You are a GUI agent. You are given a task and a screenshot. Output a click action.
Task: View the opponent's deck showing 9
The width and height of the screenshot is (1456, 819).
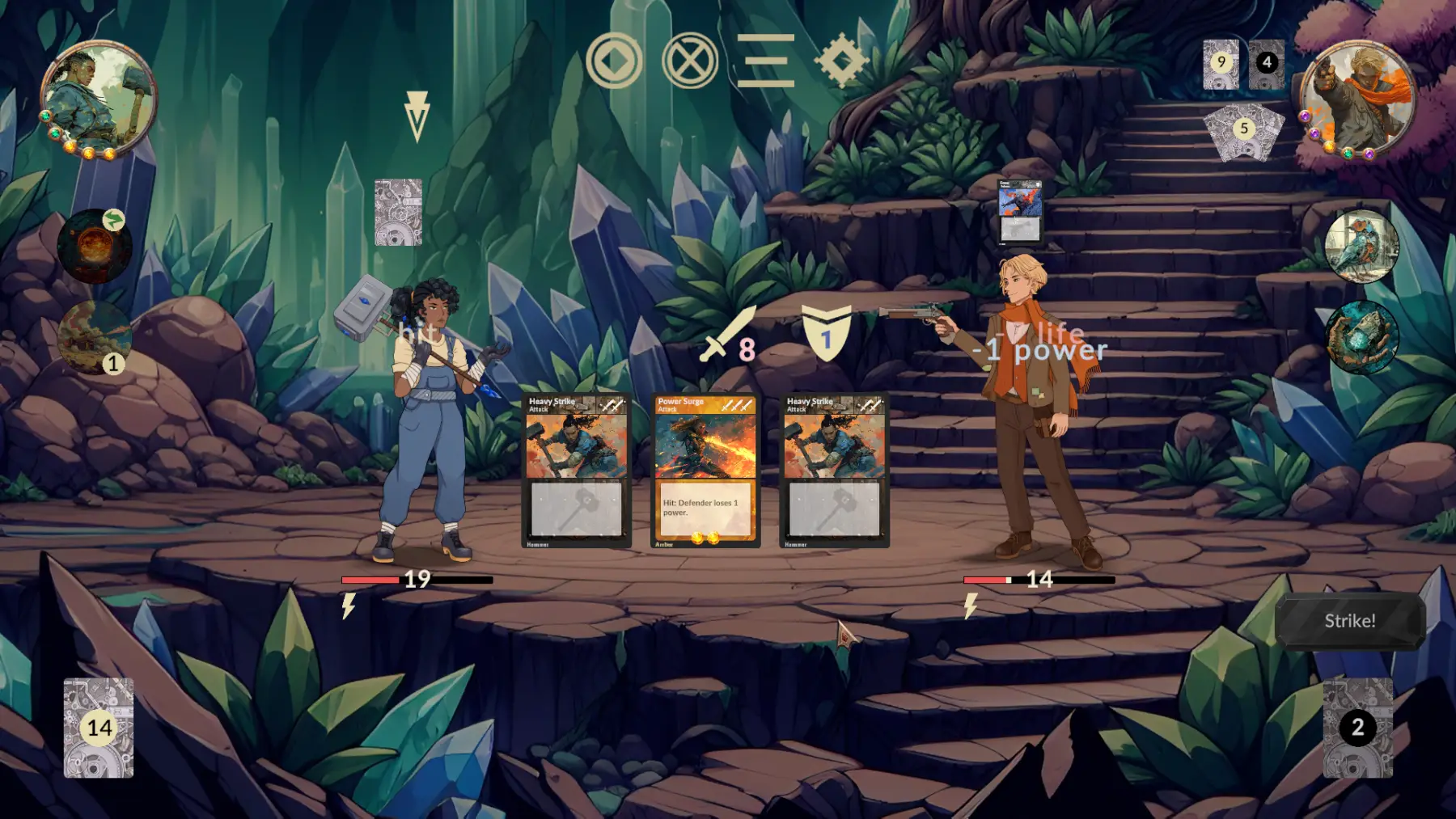click(1221, 63)
